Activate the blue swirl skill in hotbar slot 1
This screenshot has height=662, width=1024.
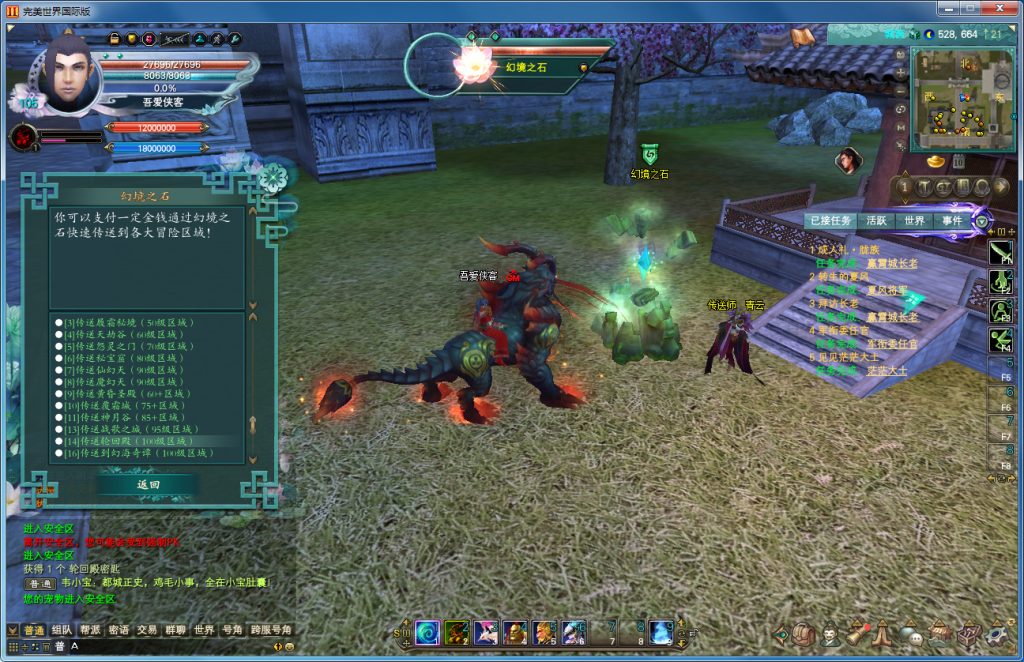pyautogui.click(x=427, y=632)
